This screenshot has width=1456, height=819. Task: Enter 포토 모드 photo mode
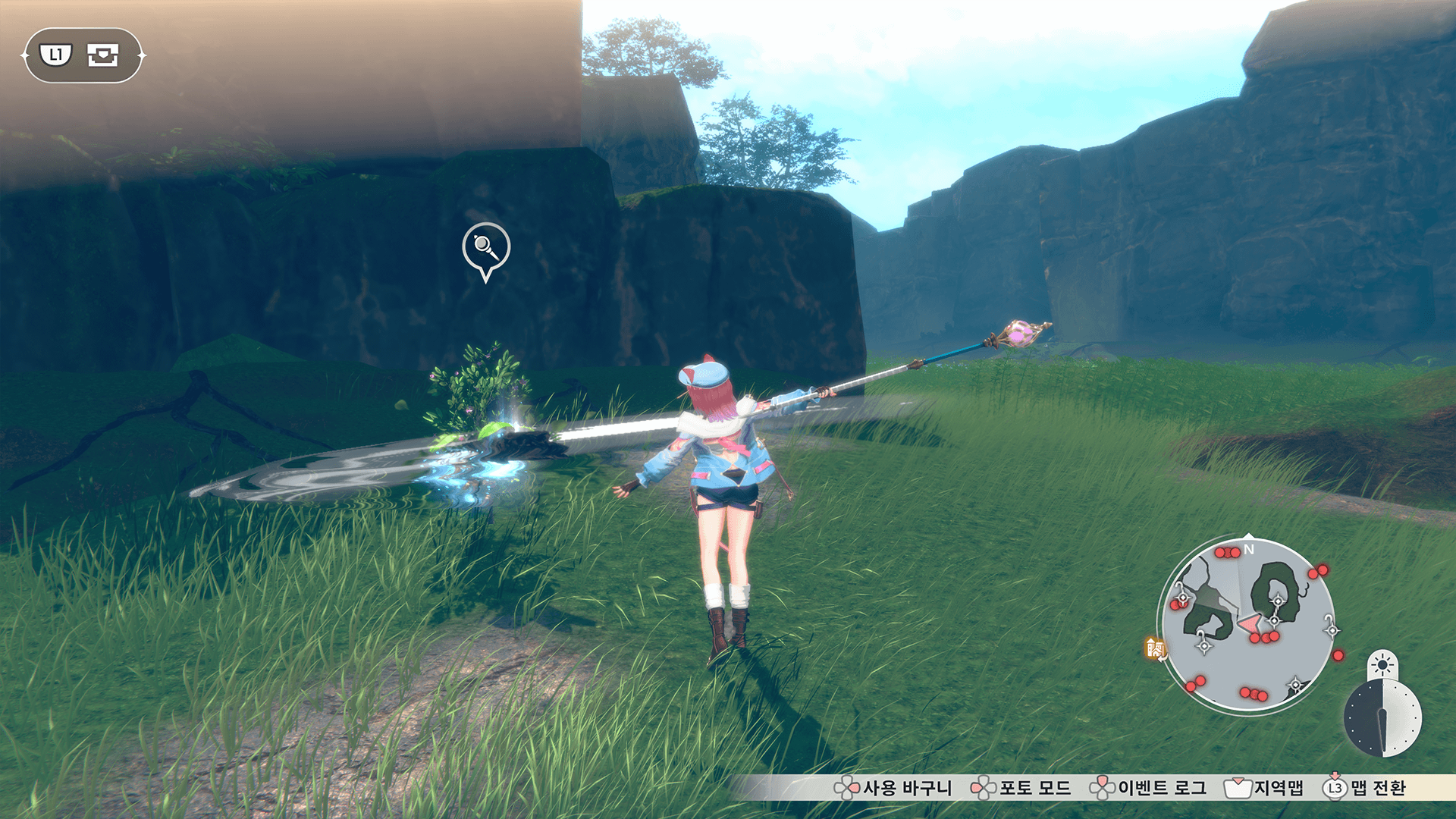pyautogui.click(x=1021, y=788)
